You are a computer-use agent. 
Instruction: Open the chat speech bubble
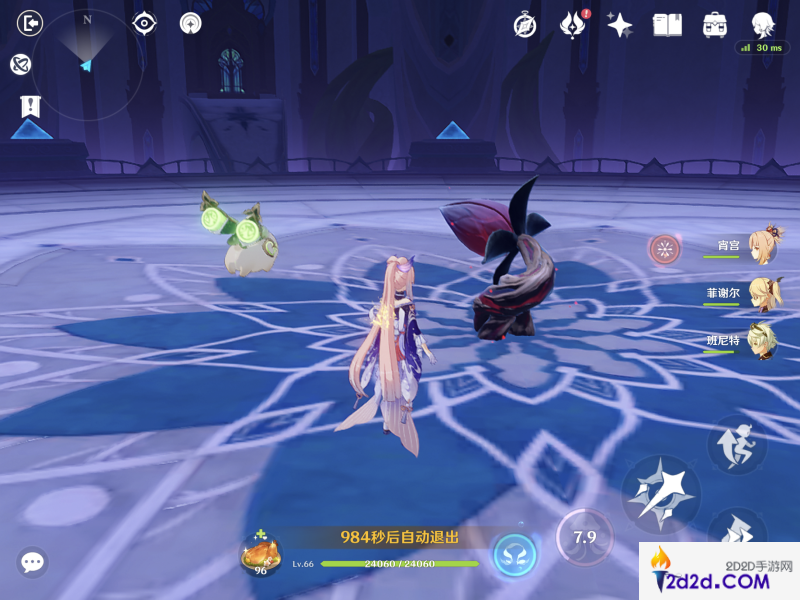33,563
